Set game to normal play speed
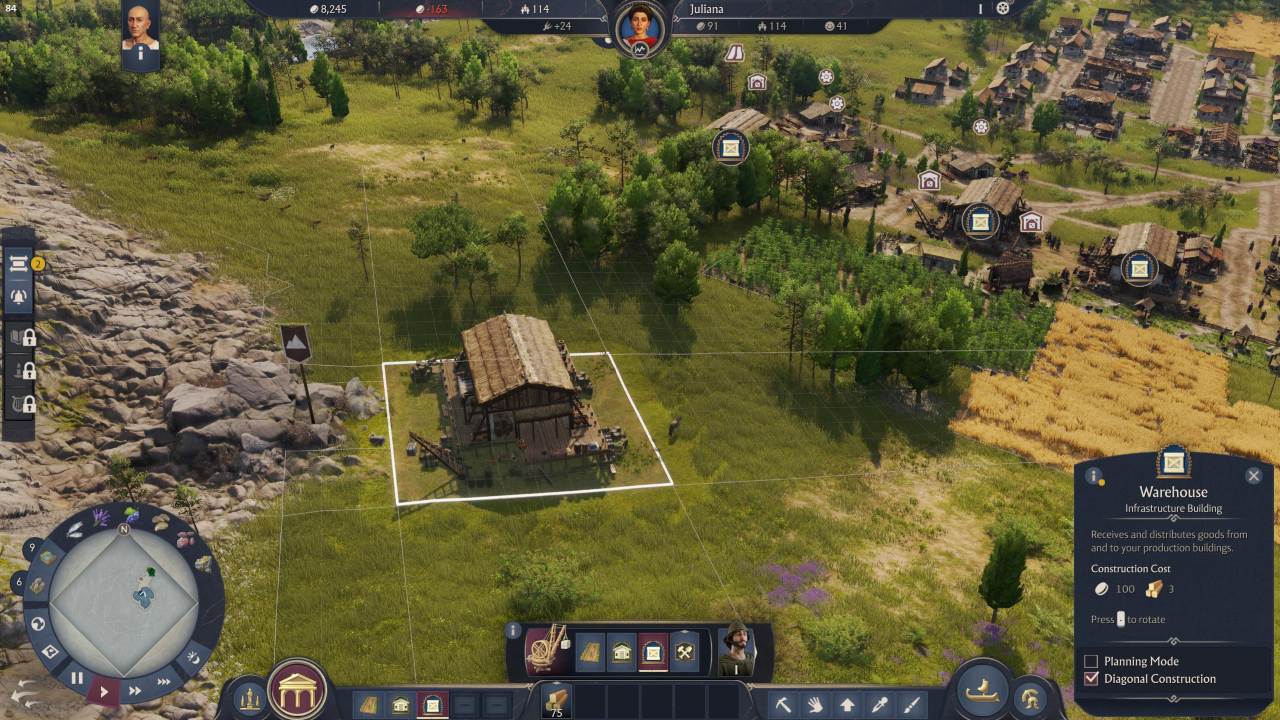 click(104, 690)
